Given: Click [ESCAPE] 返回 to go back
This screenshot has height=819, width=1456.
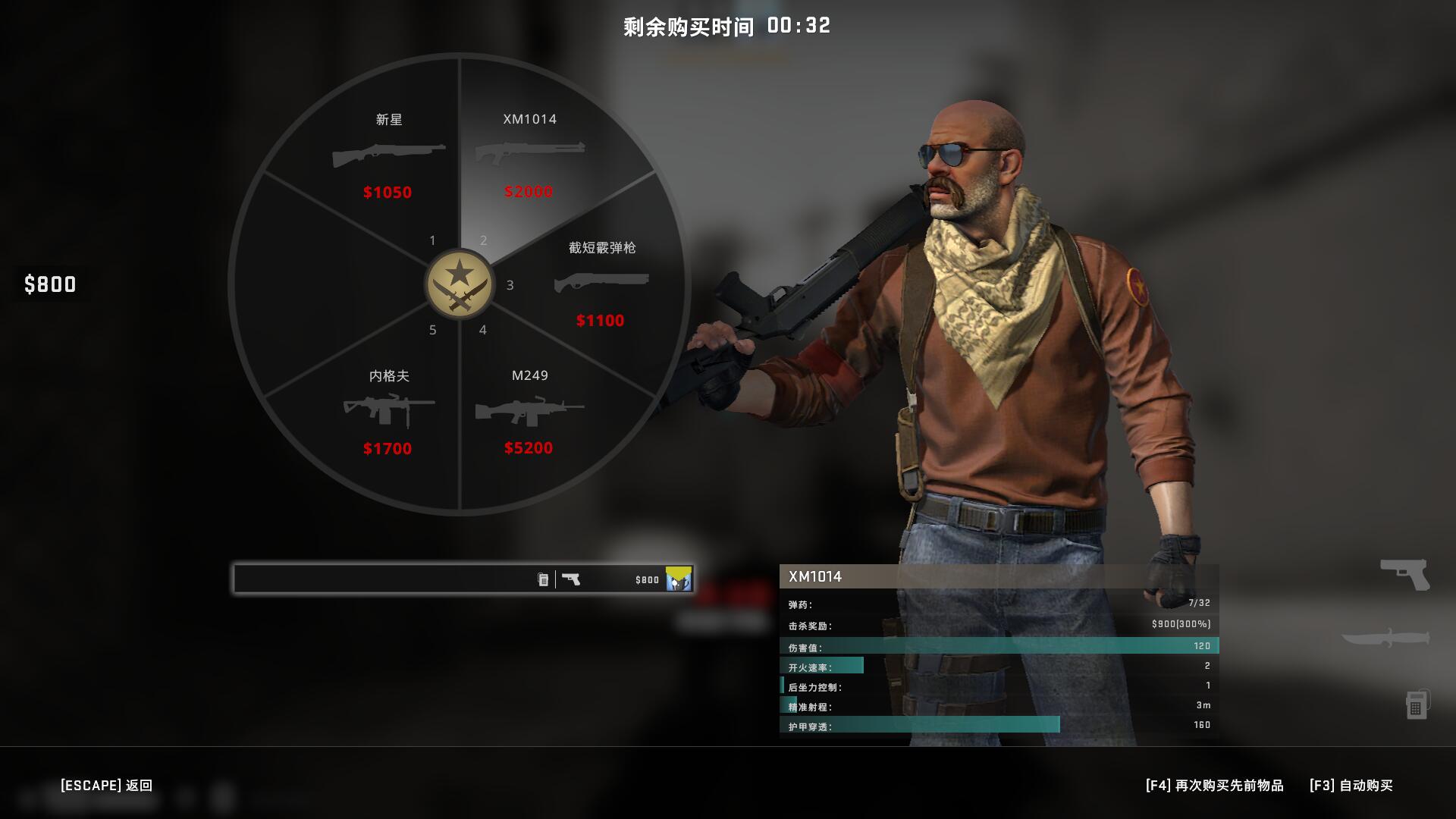Looking at the screenshot, I should pos(106,786).
